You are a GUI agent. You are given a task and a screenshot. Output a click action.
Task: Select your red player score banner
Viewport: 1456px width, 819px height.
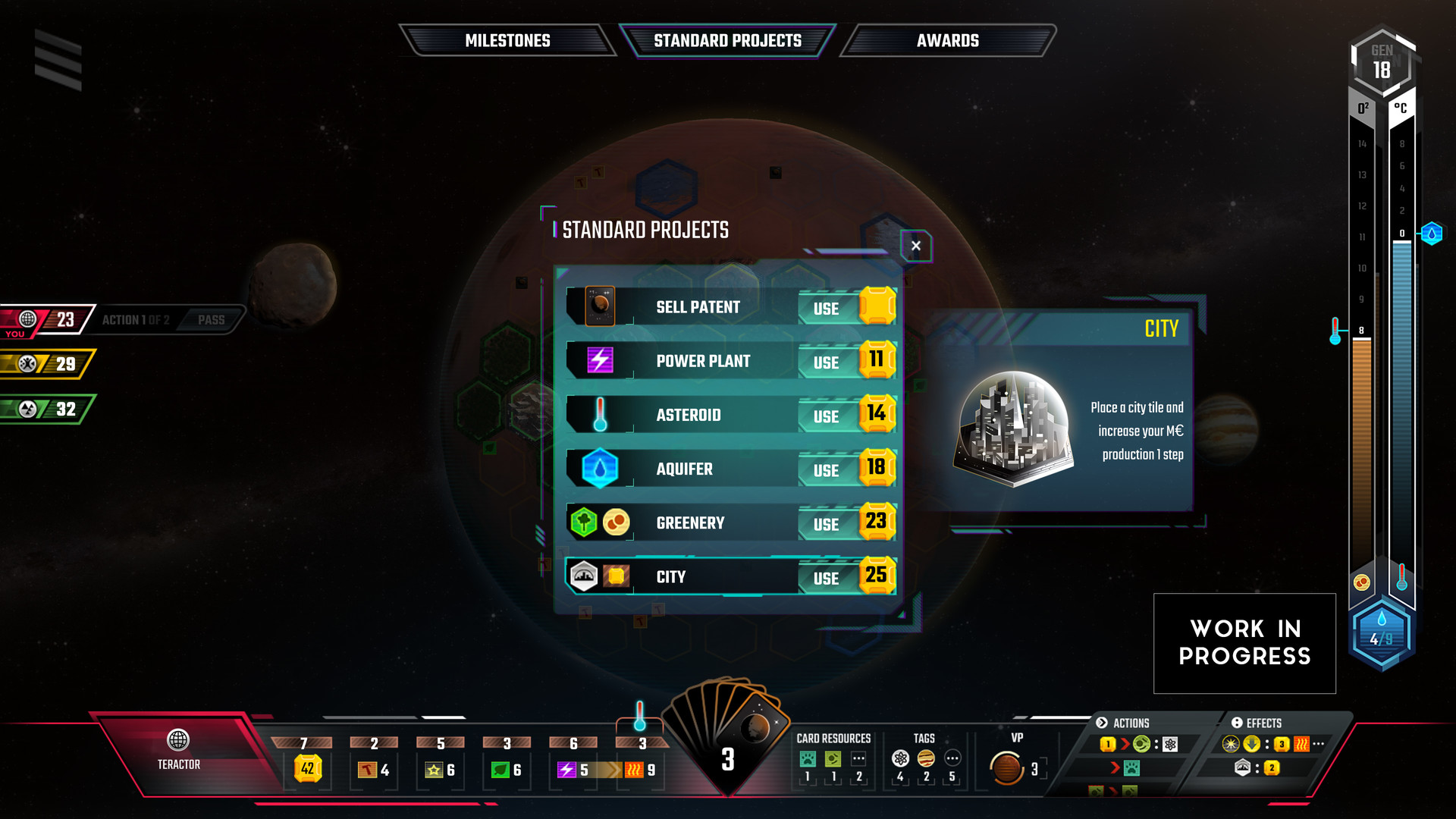click(45, 319)
